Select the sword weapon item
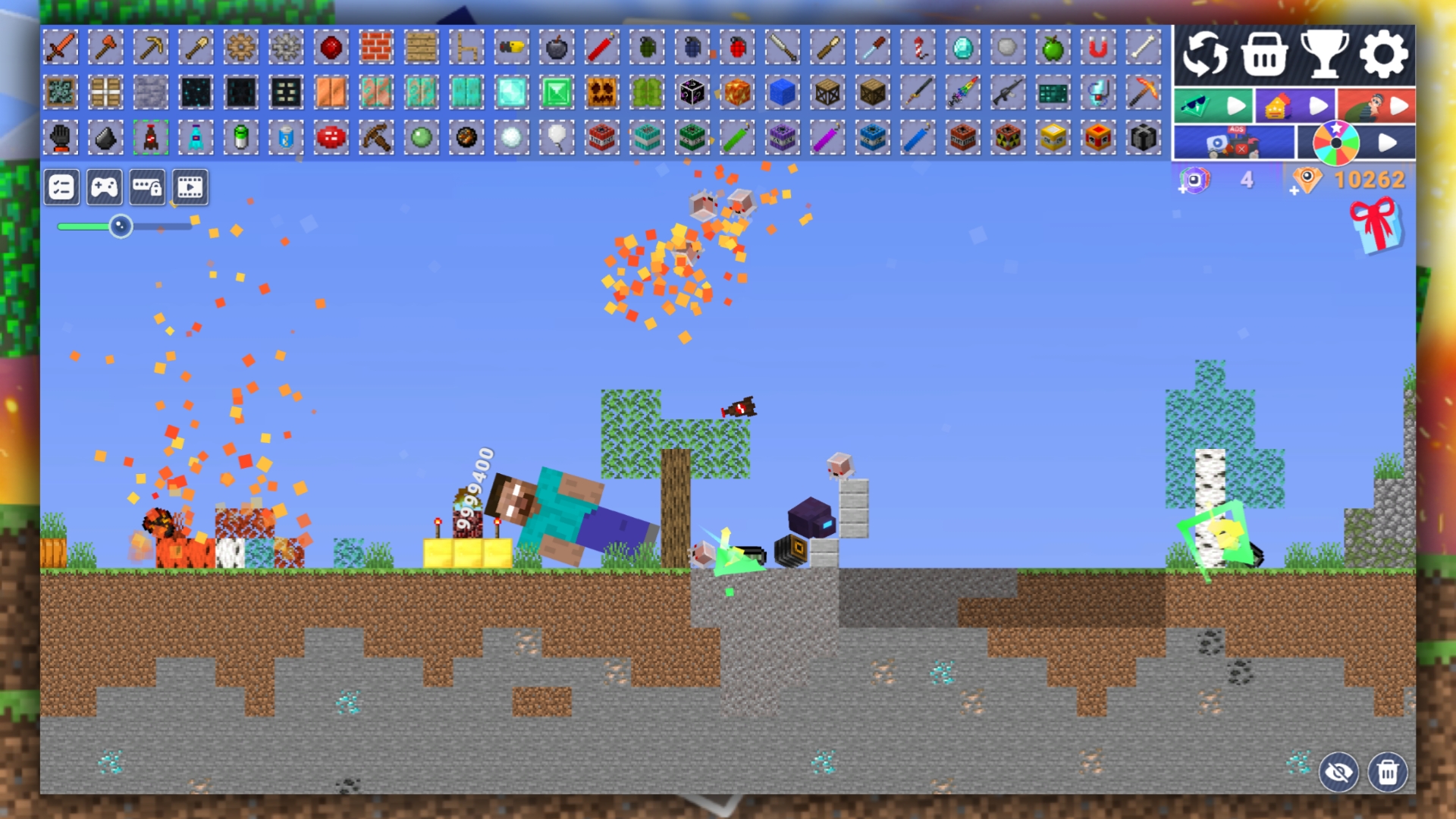This screenshot has height=819, width=1456. (x=62, y=46)
